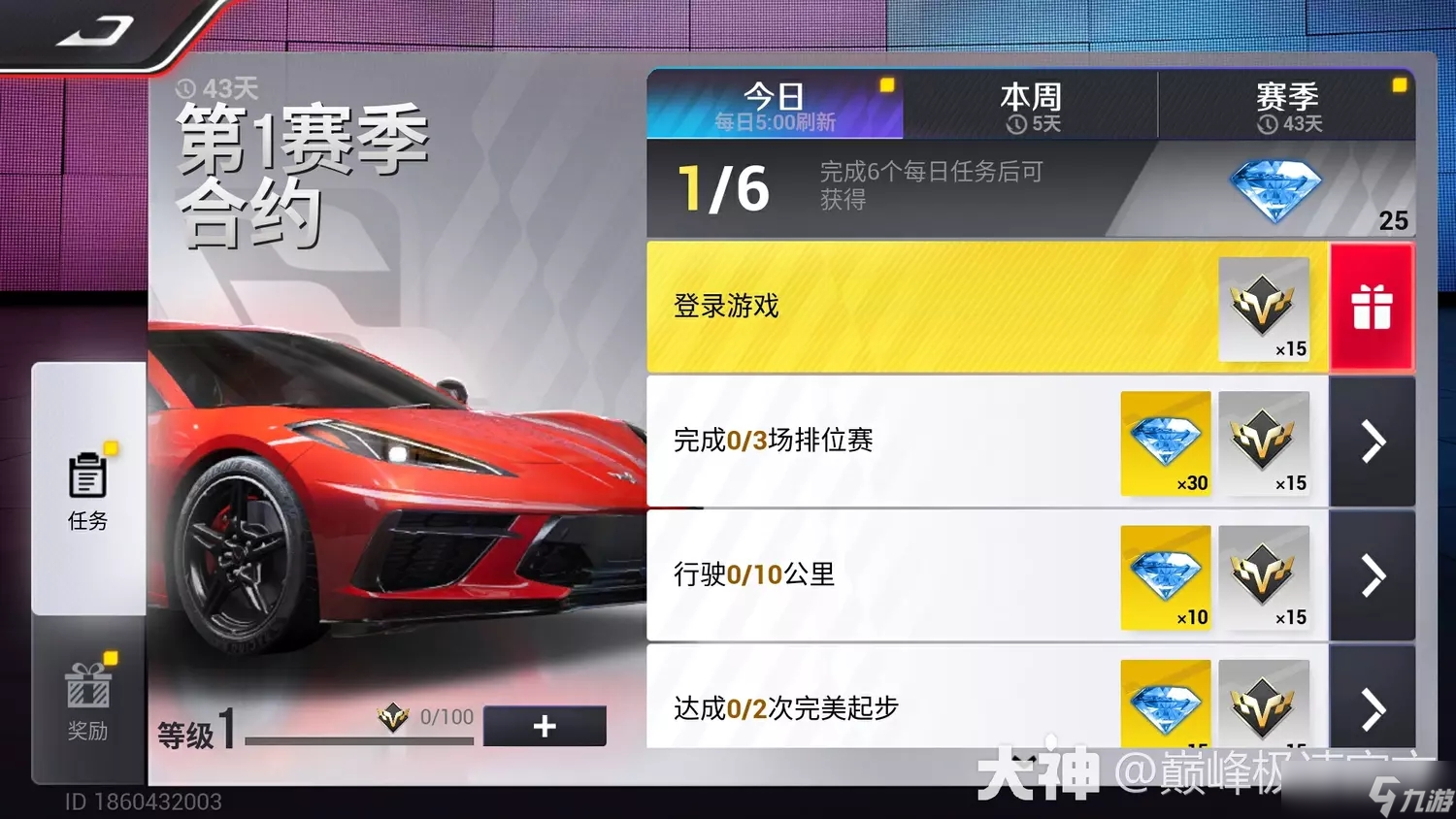This screenshot has width=1456, height=819.
Task: Expand the 行驶0/10公里 task details
Action: coord(1372,576)
